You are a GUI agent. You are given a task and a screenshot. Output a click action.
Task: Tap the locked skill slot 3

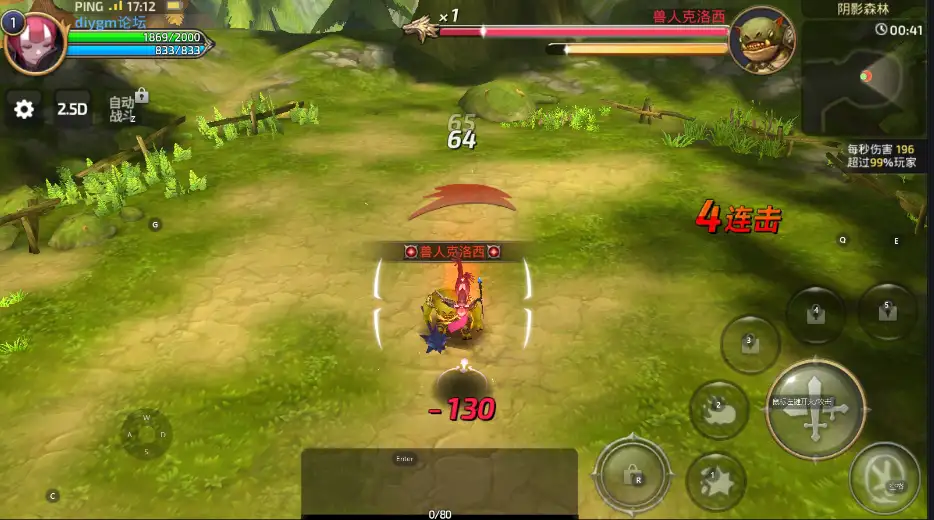click(750, 345)
